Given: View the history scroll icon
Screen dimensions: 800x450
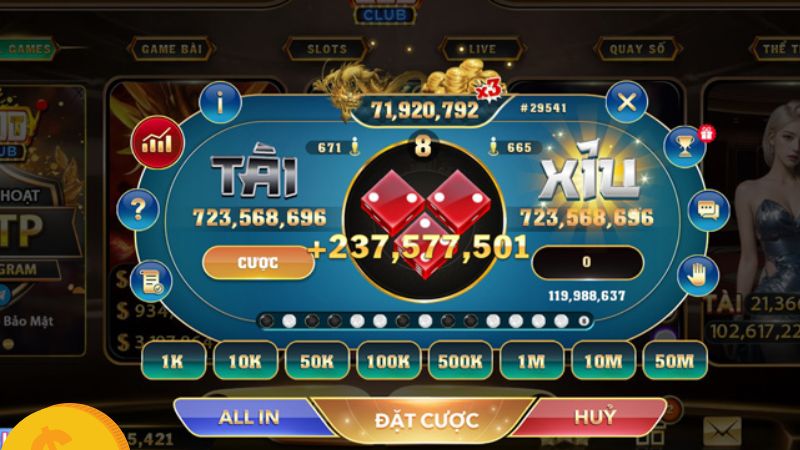Looking at the screenshot, I should tap(153, 281).
